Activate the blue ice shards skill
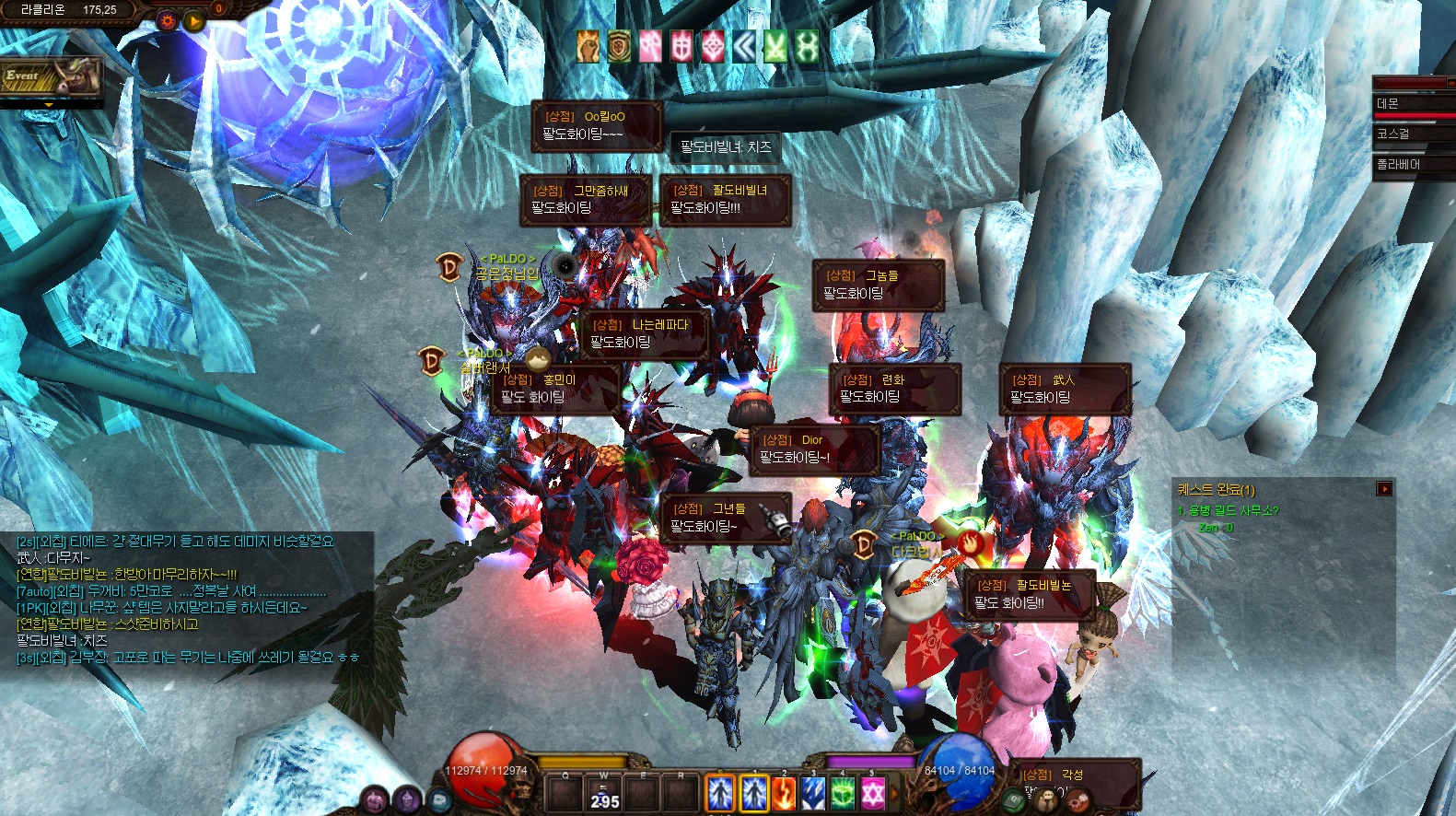1456x816 pixels. tap(812, 794)
